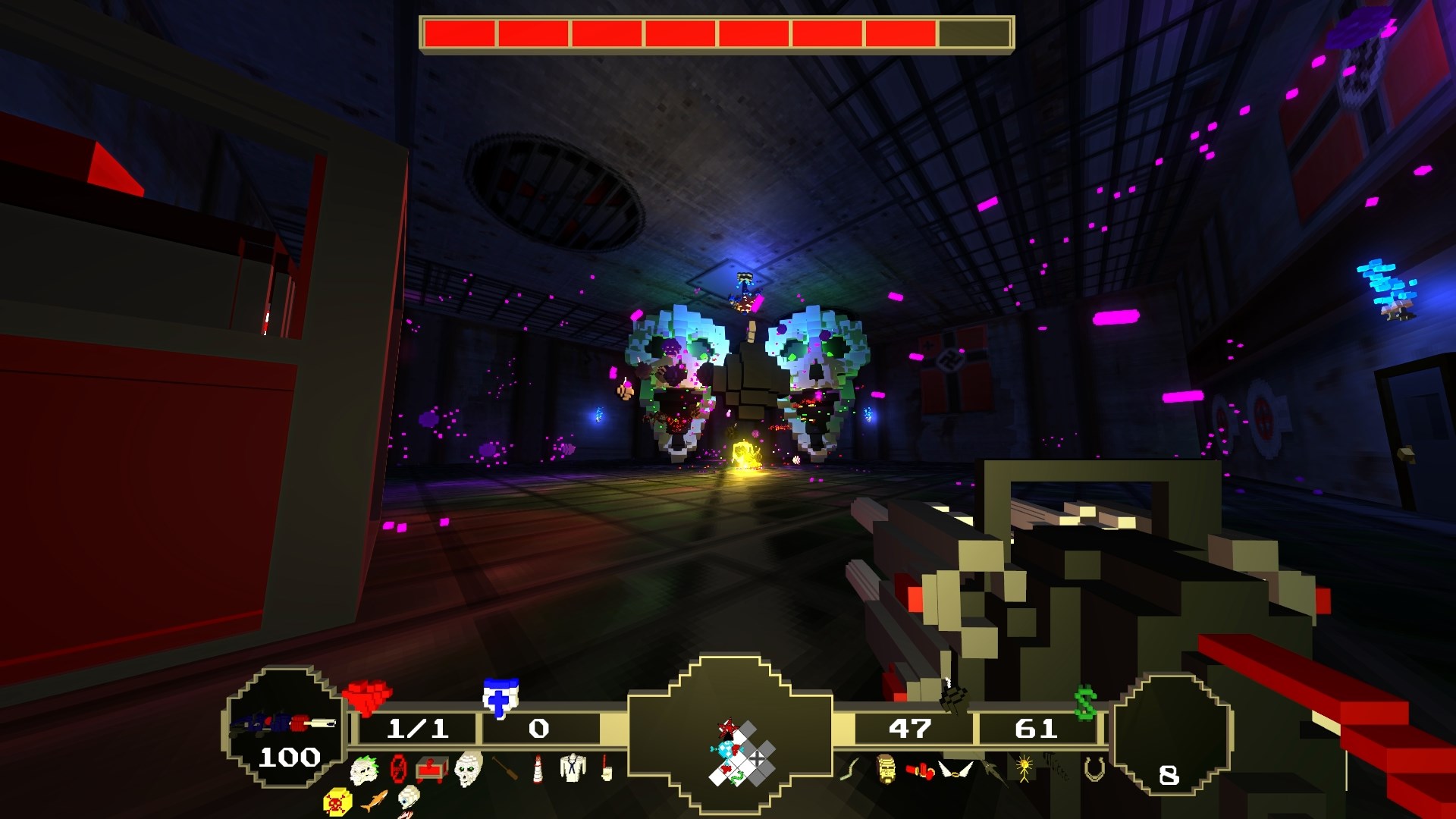Select the red shotgun shells icon
The height and width of the screenshot is (819, 1456).
coord(919,771)
